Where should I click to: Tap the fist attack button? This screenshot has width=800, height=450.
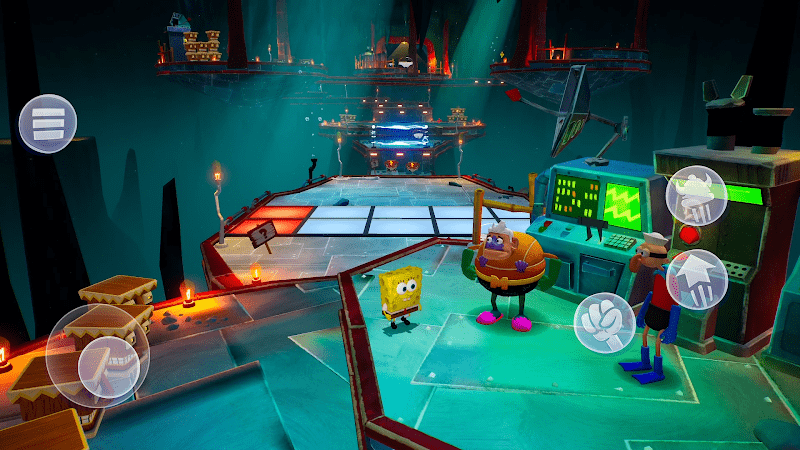coord(603,321)
